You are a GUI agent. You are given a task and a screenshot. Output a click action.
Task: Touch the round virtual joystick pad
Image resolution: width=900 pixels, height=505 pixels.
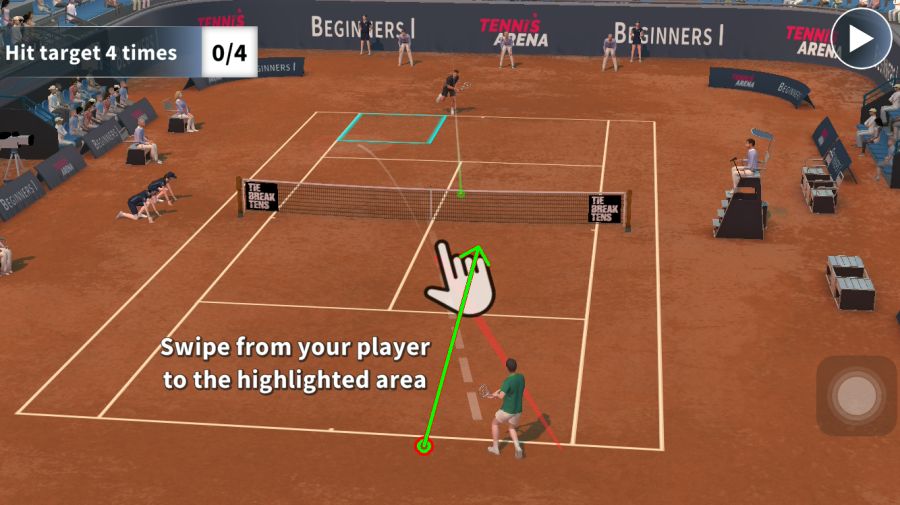pyautogui.click(x=856, y=396)
